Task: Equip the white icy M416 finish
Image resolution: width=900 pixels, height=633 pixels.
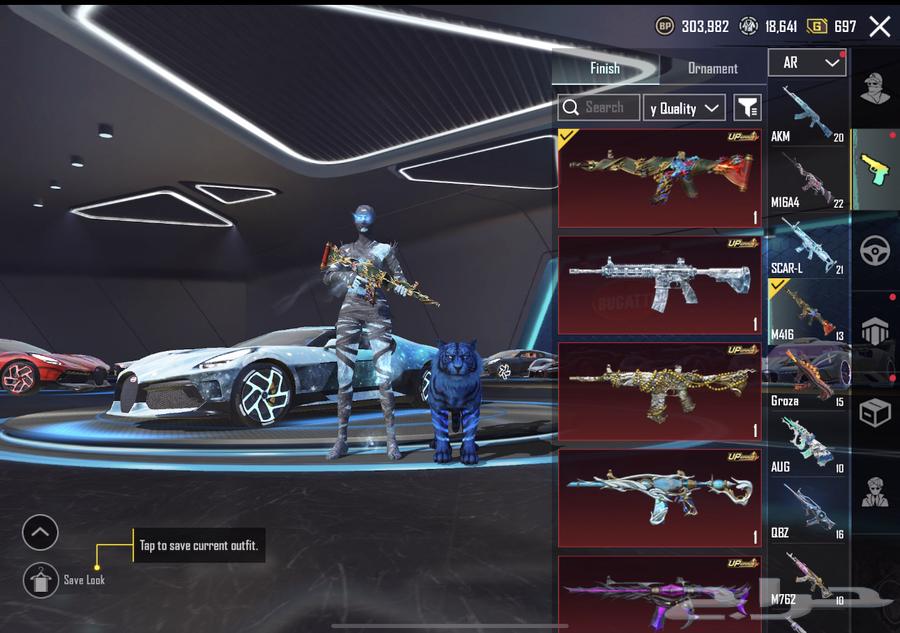Action: (660, 285)
